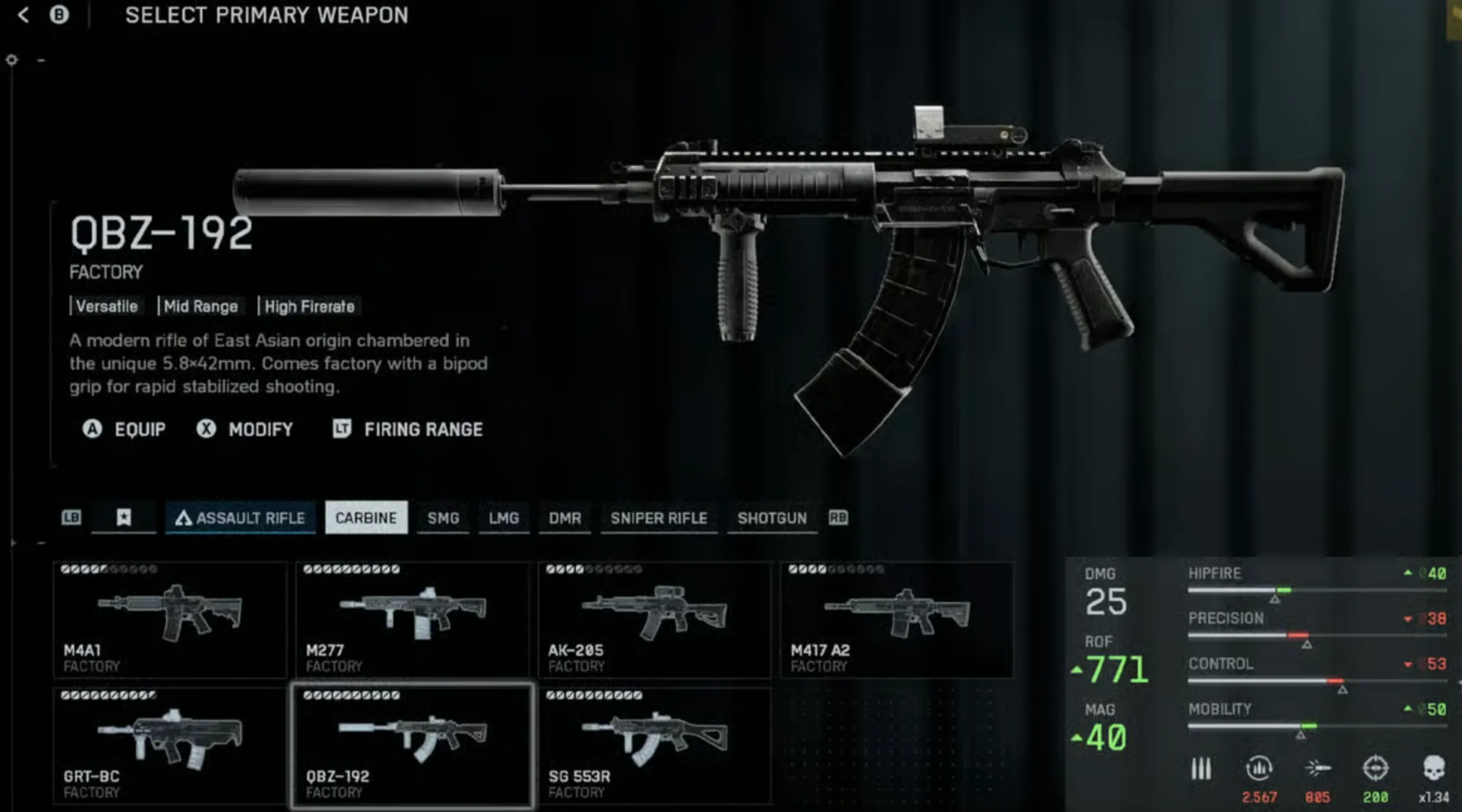Image resolution: width=1462 pixels, height=812 pixels.
Task: Open the favorites star weapon filter
Action: click(124, 518)
